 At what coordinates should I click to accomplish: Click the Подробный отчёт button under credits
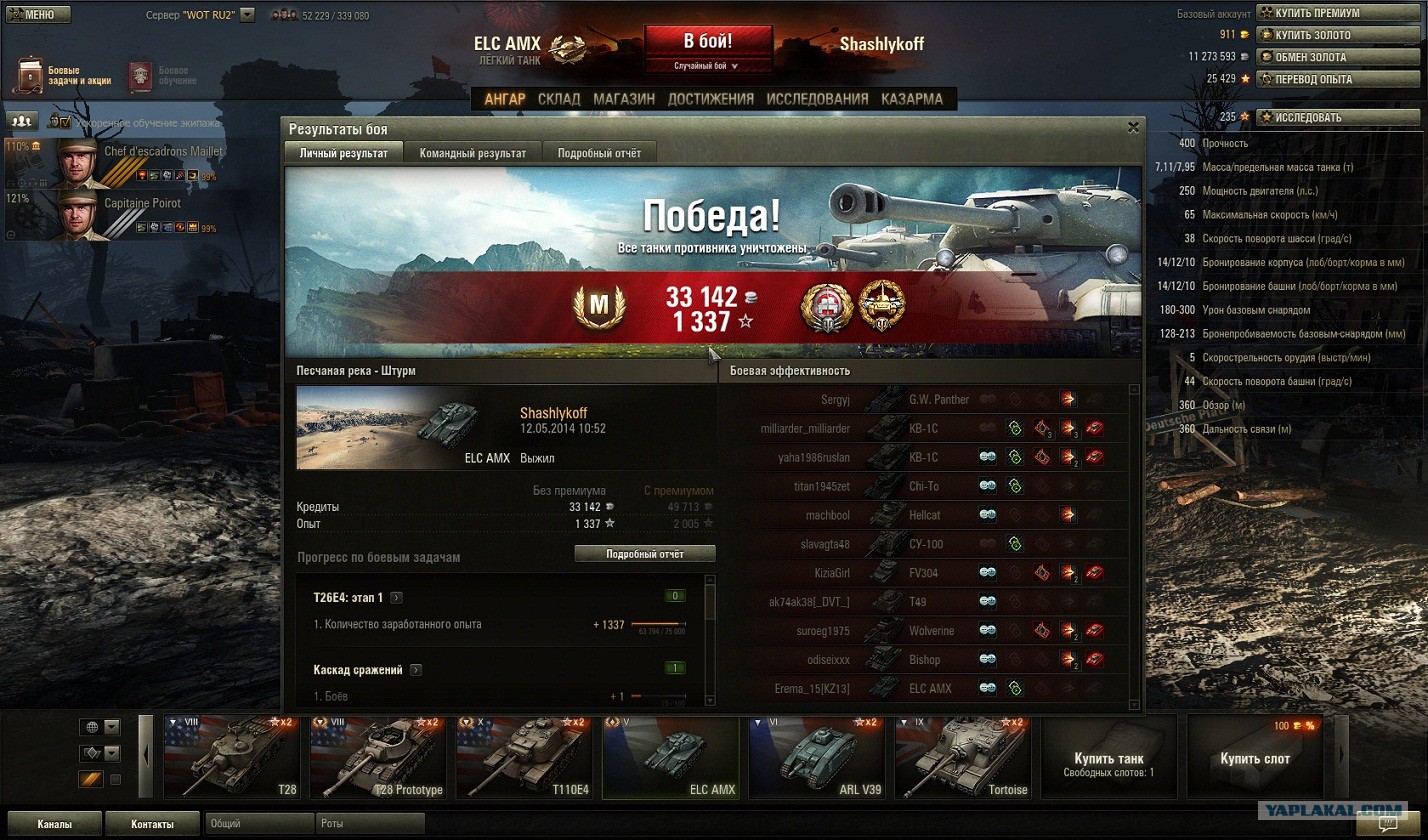[645, 554]
